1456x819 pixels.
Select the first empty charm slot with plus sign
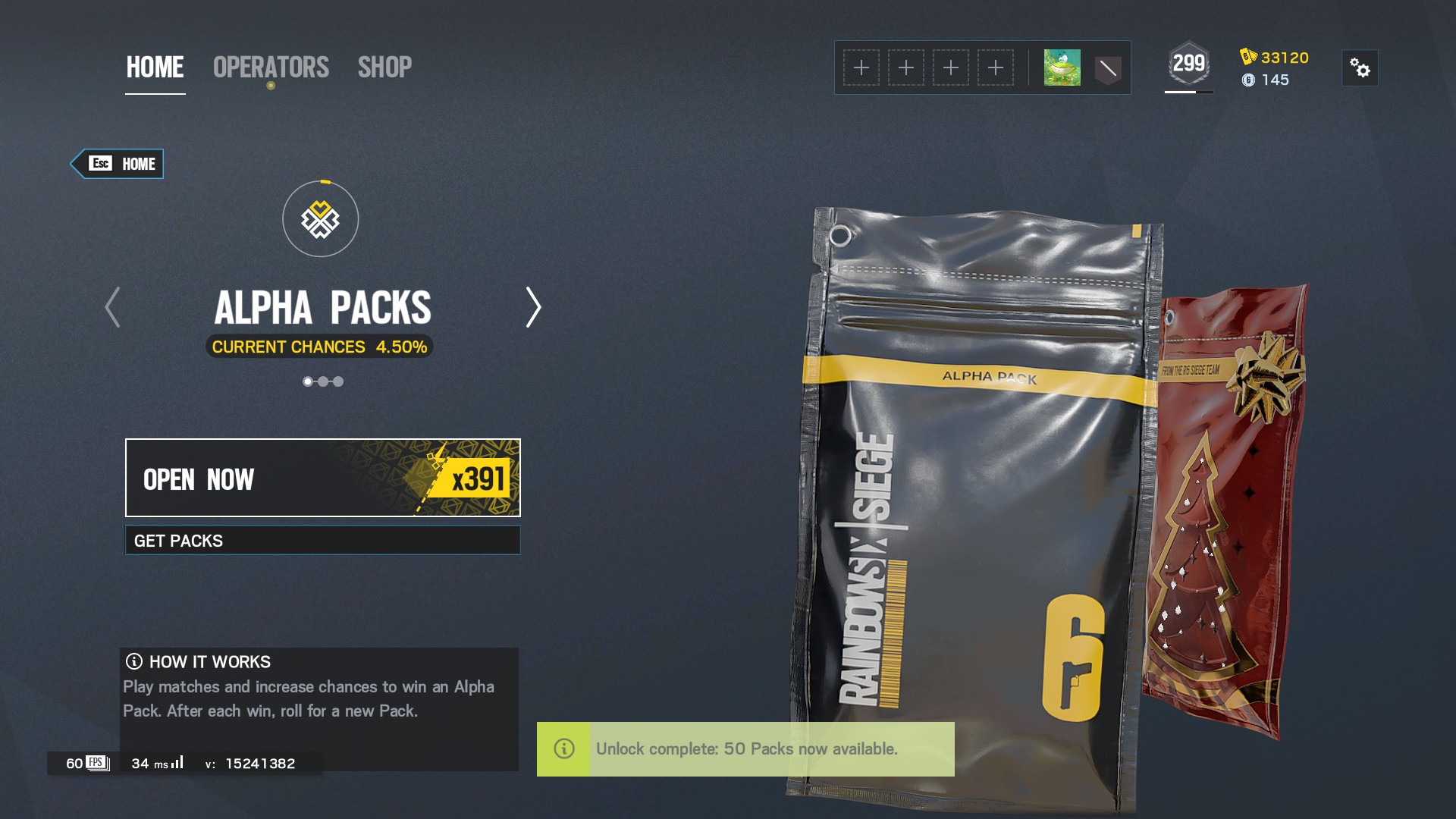861,67
